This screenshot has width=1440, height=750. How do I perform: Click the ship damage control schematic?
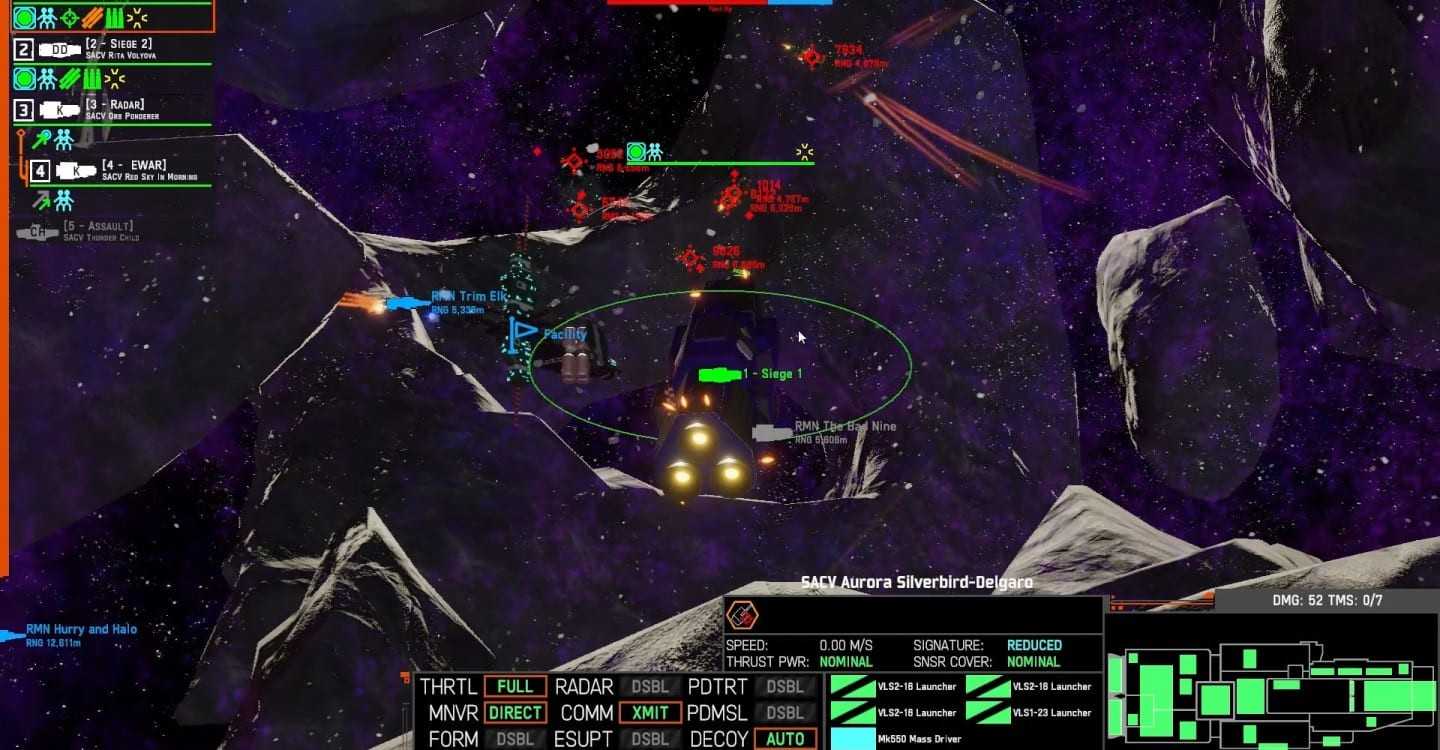coord(1270,680)
